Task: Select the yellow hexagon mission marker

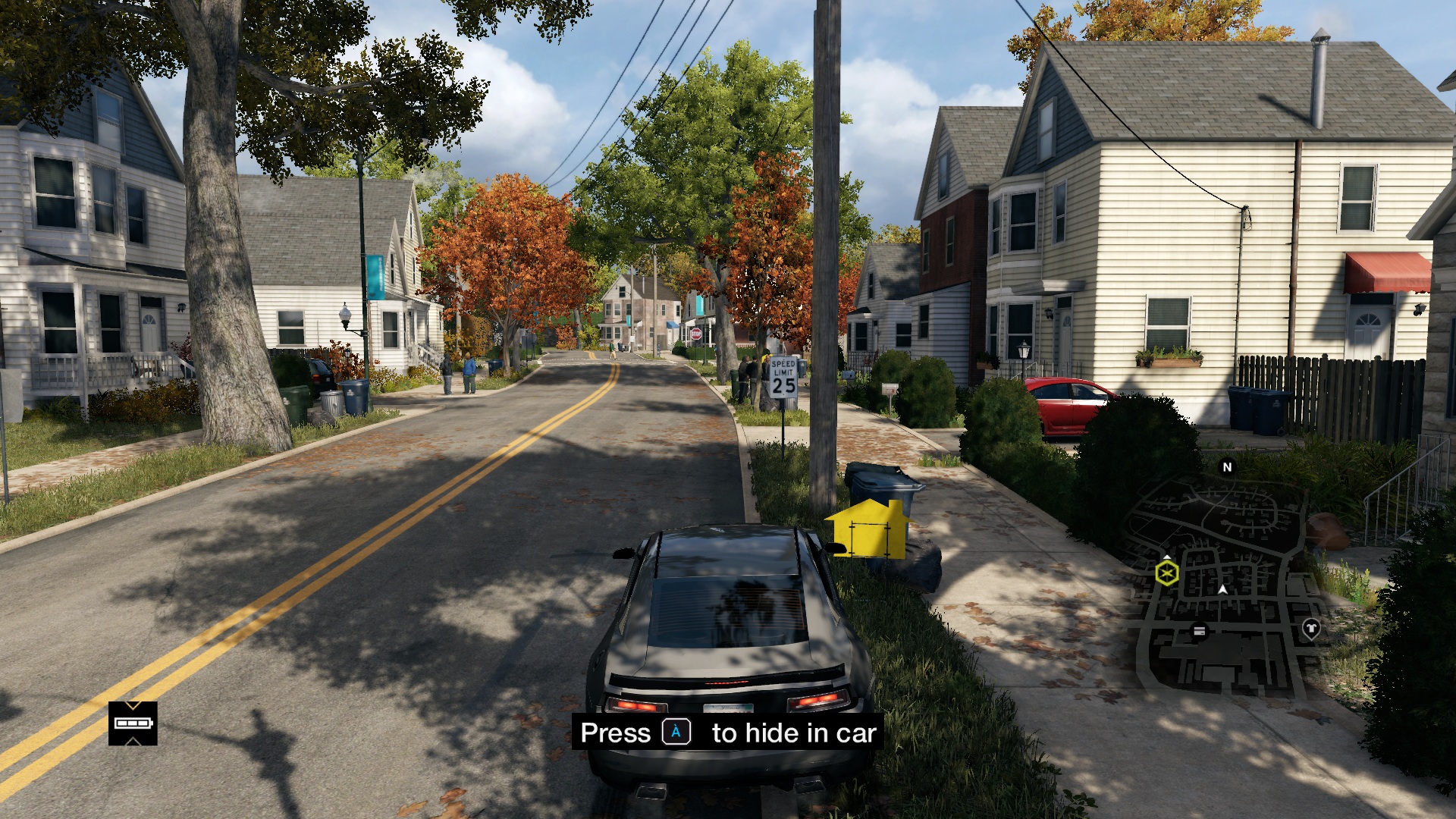Action: point(1167,573)
